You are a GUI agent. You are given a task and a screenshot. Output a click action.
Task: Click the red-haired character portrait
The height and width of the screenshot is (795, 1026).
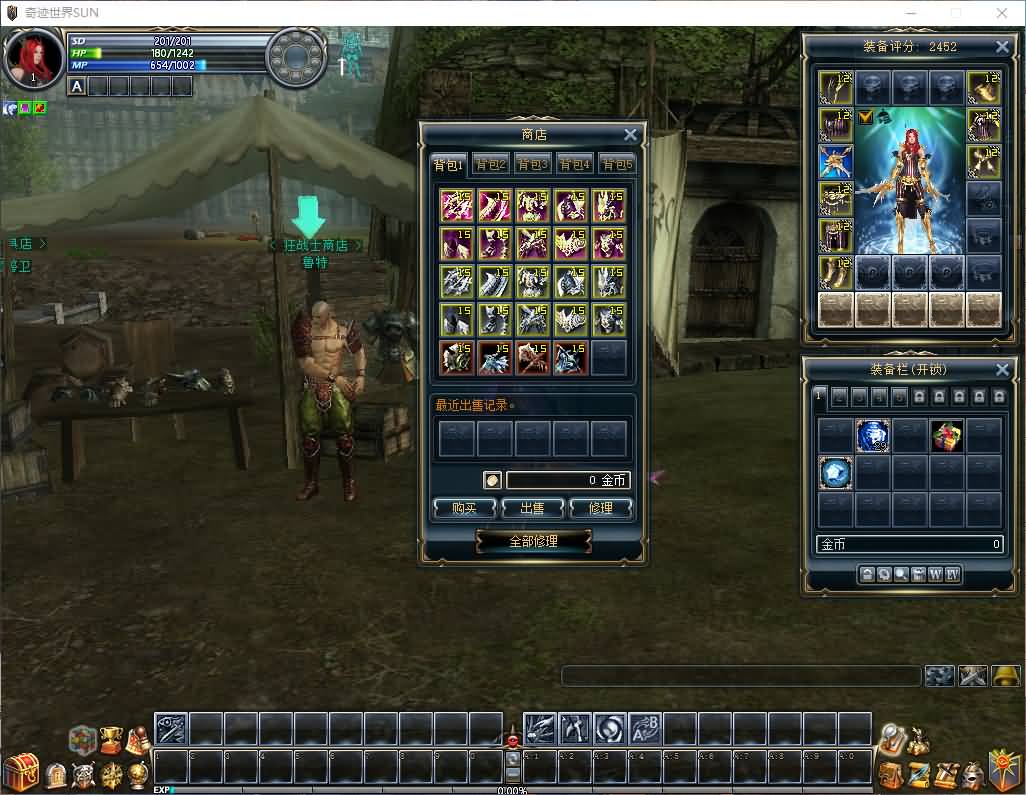33,57
